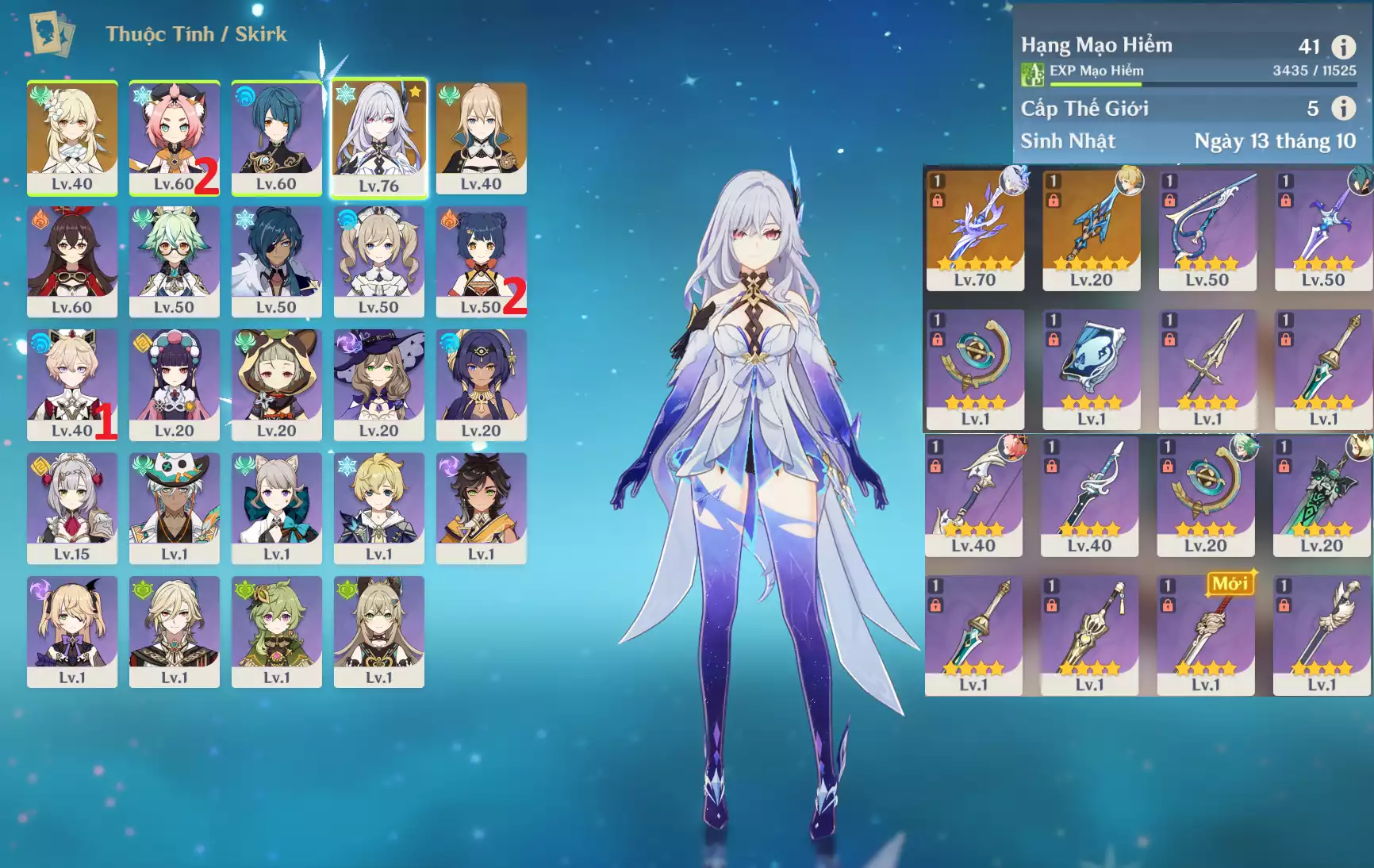
Task: Choose the Diona Lv.60 portrait
Action: 174,136
